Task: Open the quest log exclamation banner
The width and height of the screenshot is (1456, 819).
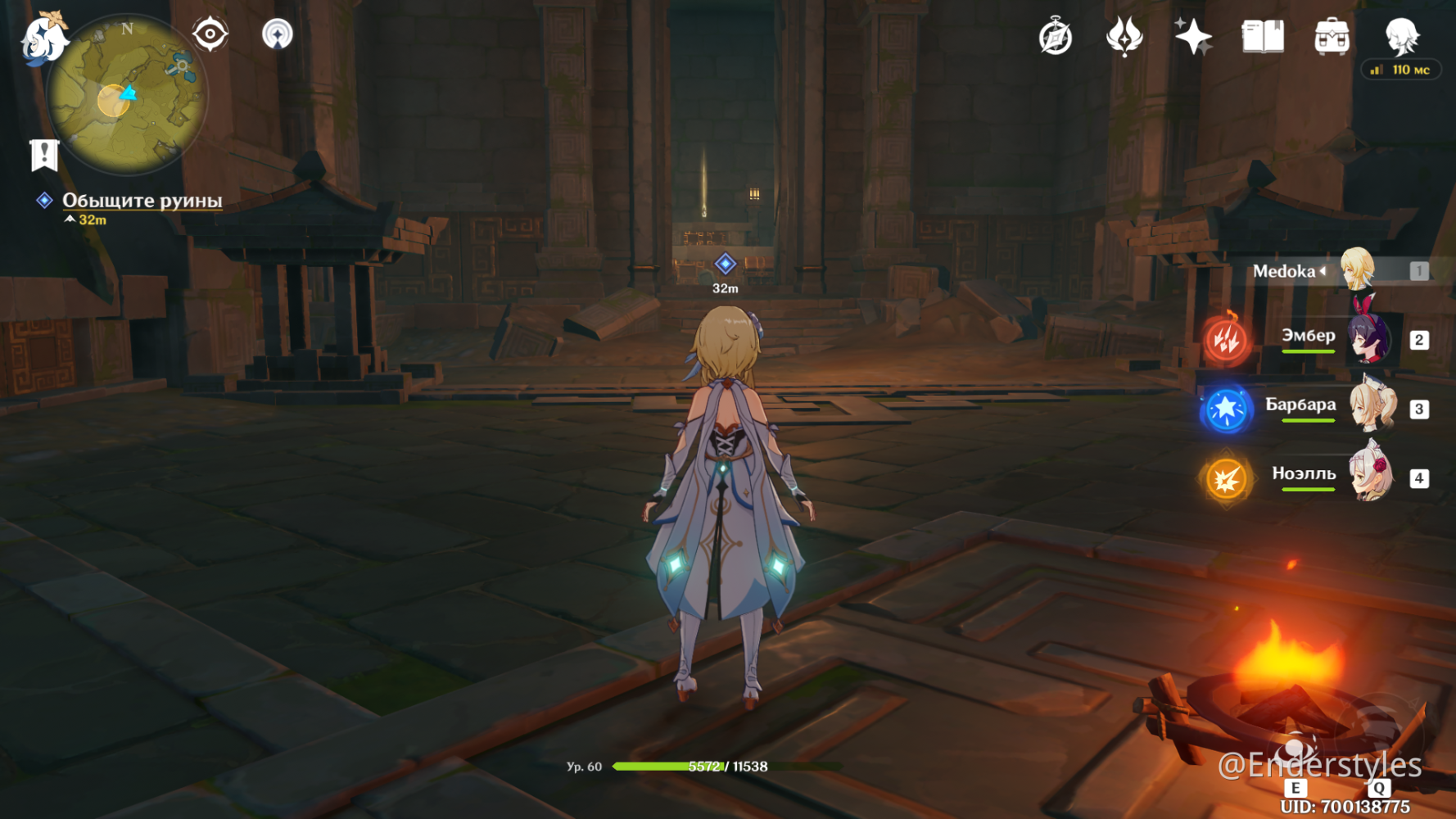Action: pyautogui.click(x=44, y=154)
